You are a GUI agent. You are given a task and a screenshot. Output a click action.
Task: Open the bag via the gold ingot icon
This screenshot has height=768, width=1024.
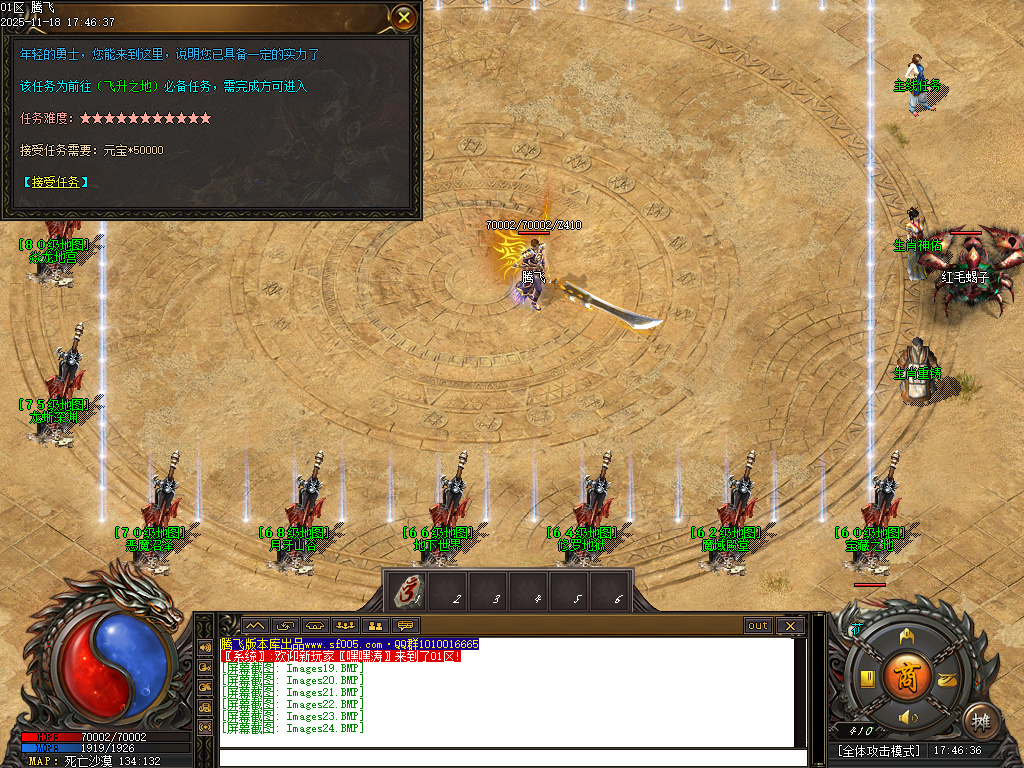tap(946, 678)
